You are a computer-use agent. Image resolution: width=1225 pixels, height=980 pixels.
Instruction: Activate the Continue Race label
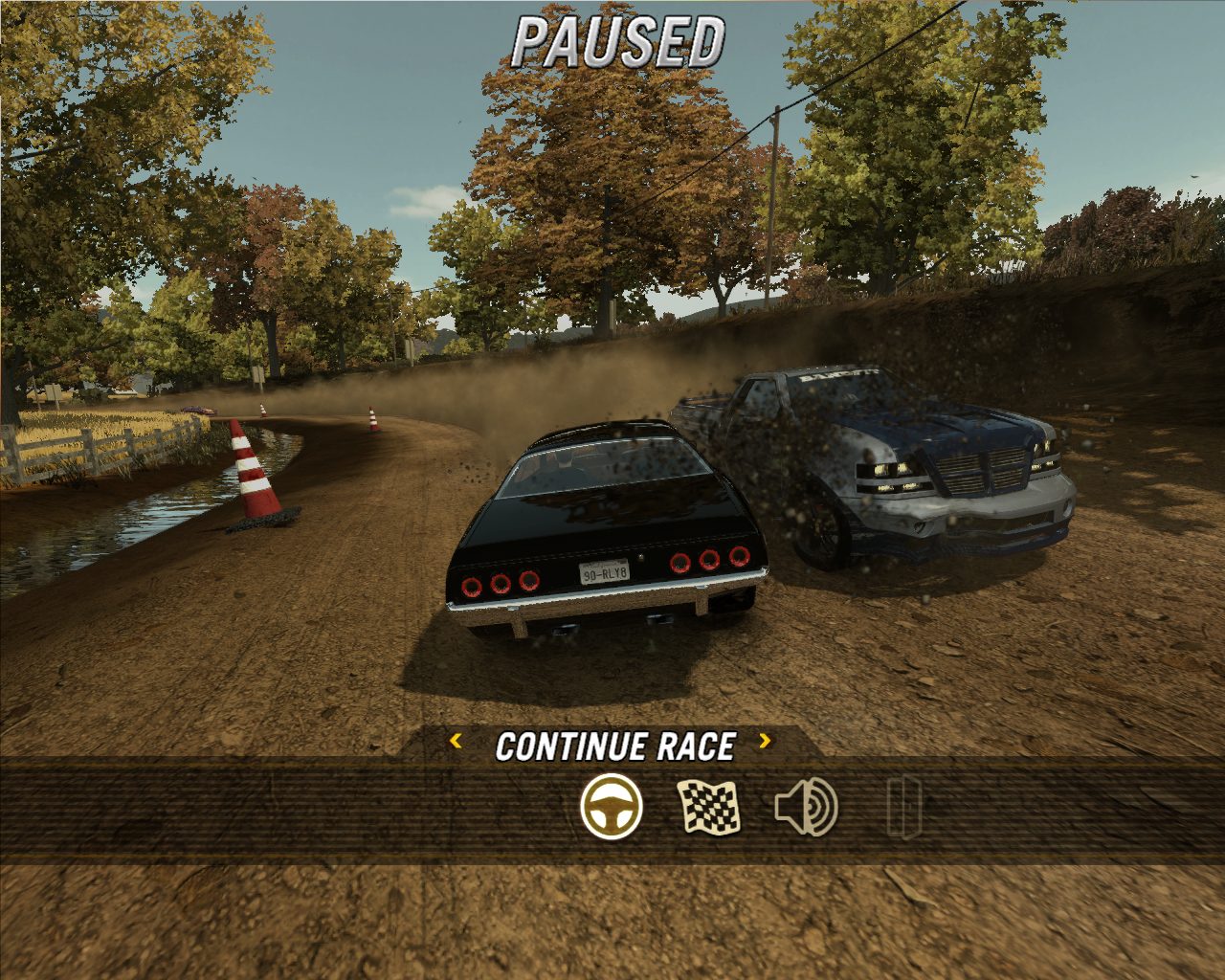615,746
